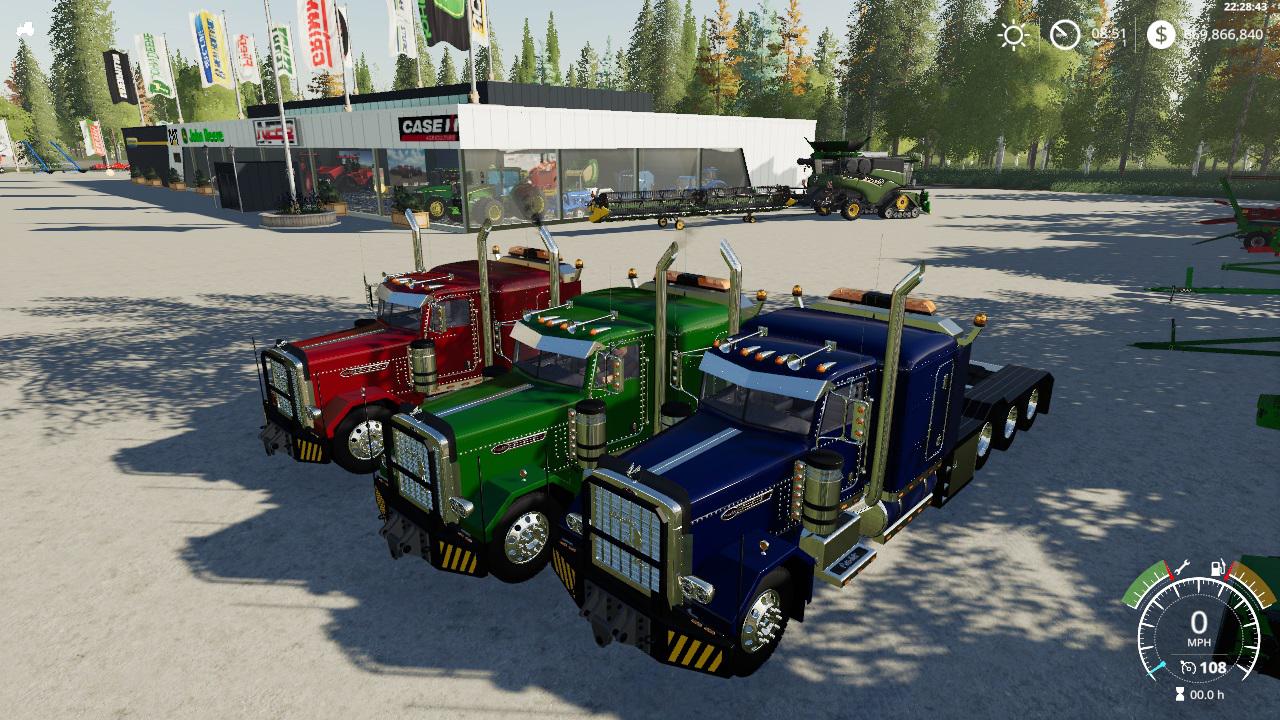
Task: Select the hourglass operating hours icon
Action: (1180, 694)
